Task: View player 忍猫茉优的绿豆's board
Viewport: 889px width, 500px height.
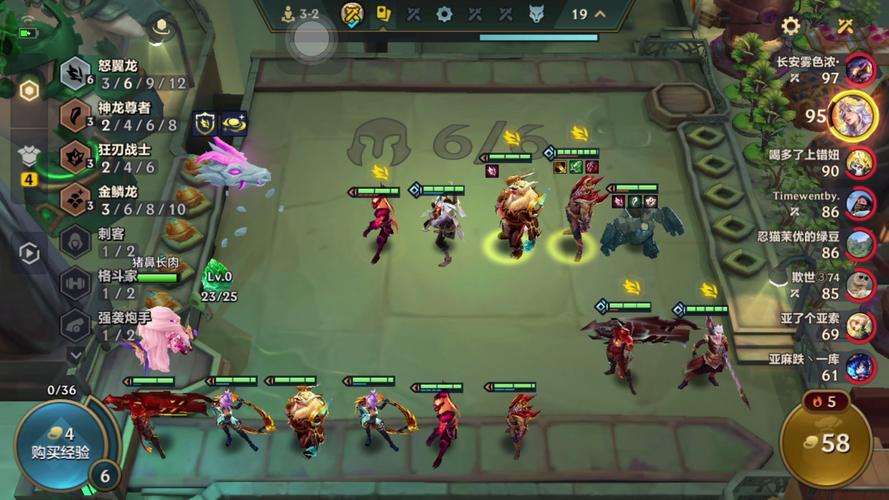Action: 859,244
